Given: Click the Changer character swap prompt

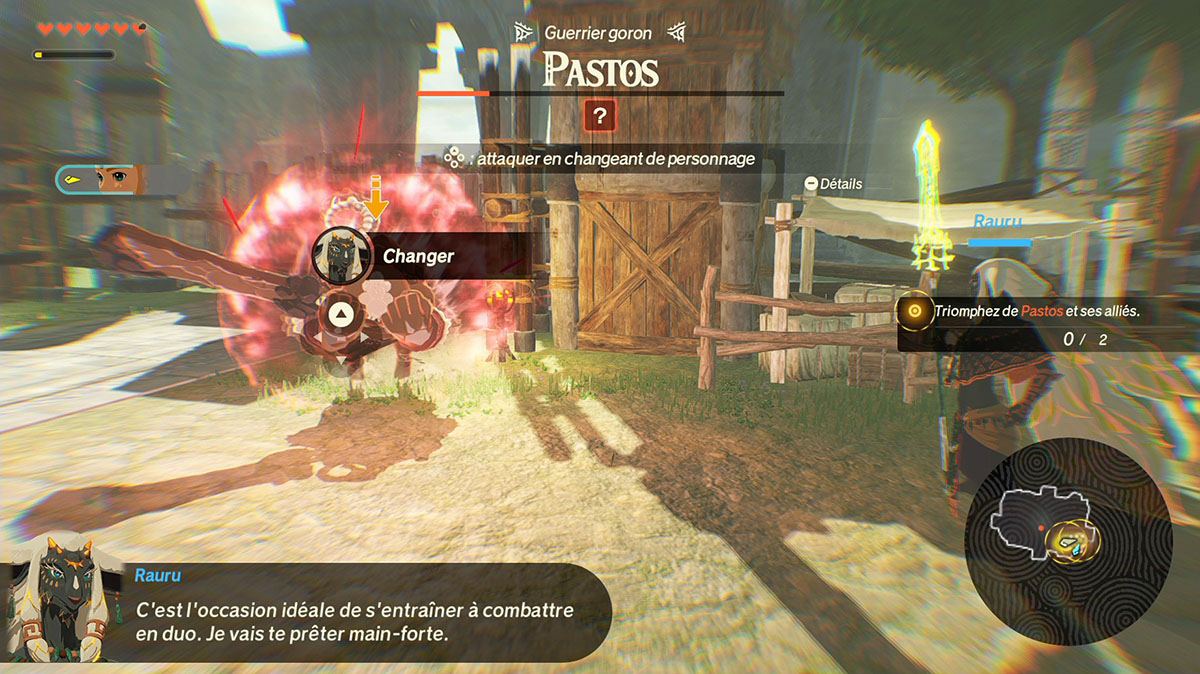Looking at the screenshot, I should click(418, 256).
